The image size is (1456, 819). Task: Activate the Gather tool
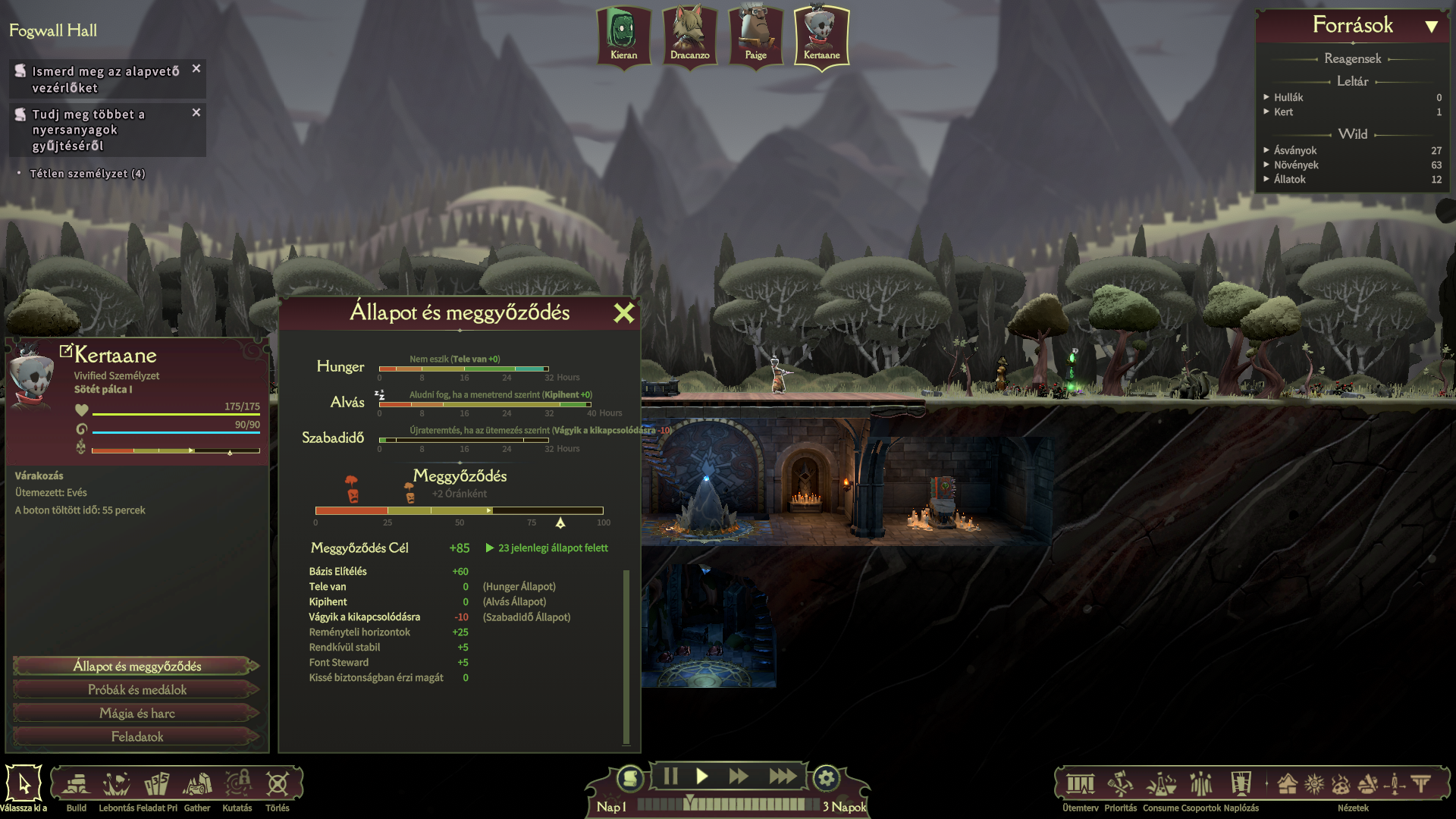point(197,786)
